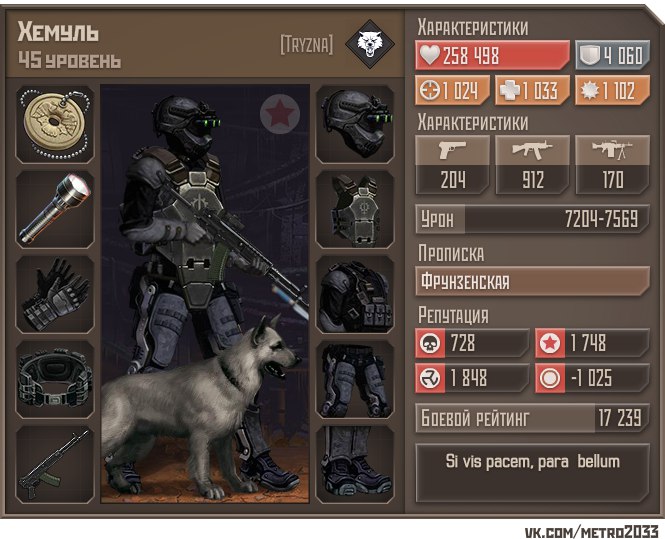This screenshot has width=665, height=539.
Task: Choose the black gloves slot
Action: tap(55, 295)
